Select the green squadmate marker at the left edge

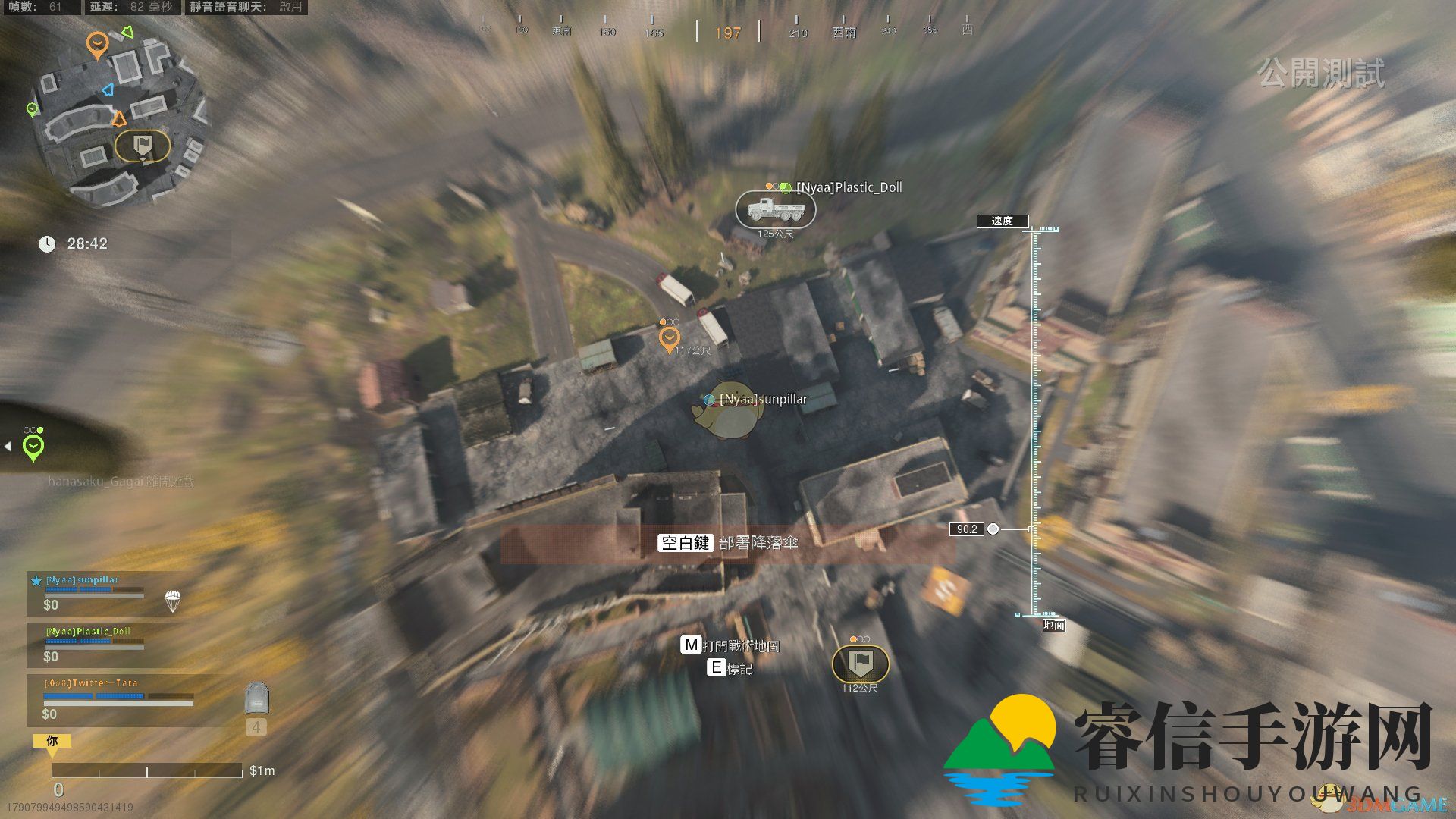pyautogui.click(x=33, y=446)
